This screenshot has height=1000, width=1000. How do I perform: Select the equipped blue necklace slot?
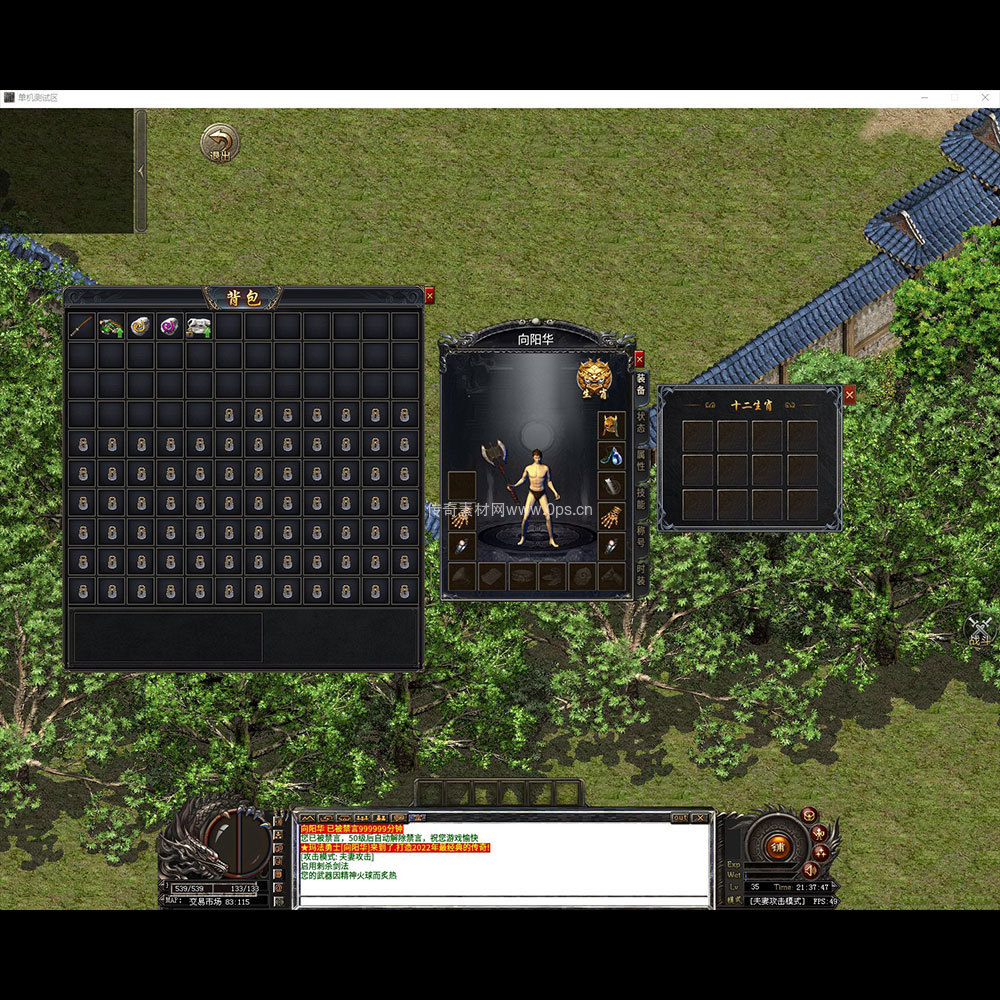pos(612,456)
